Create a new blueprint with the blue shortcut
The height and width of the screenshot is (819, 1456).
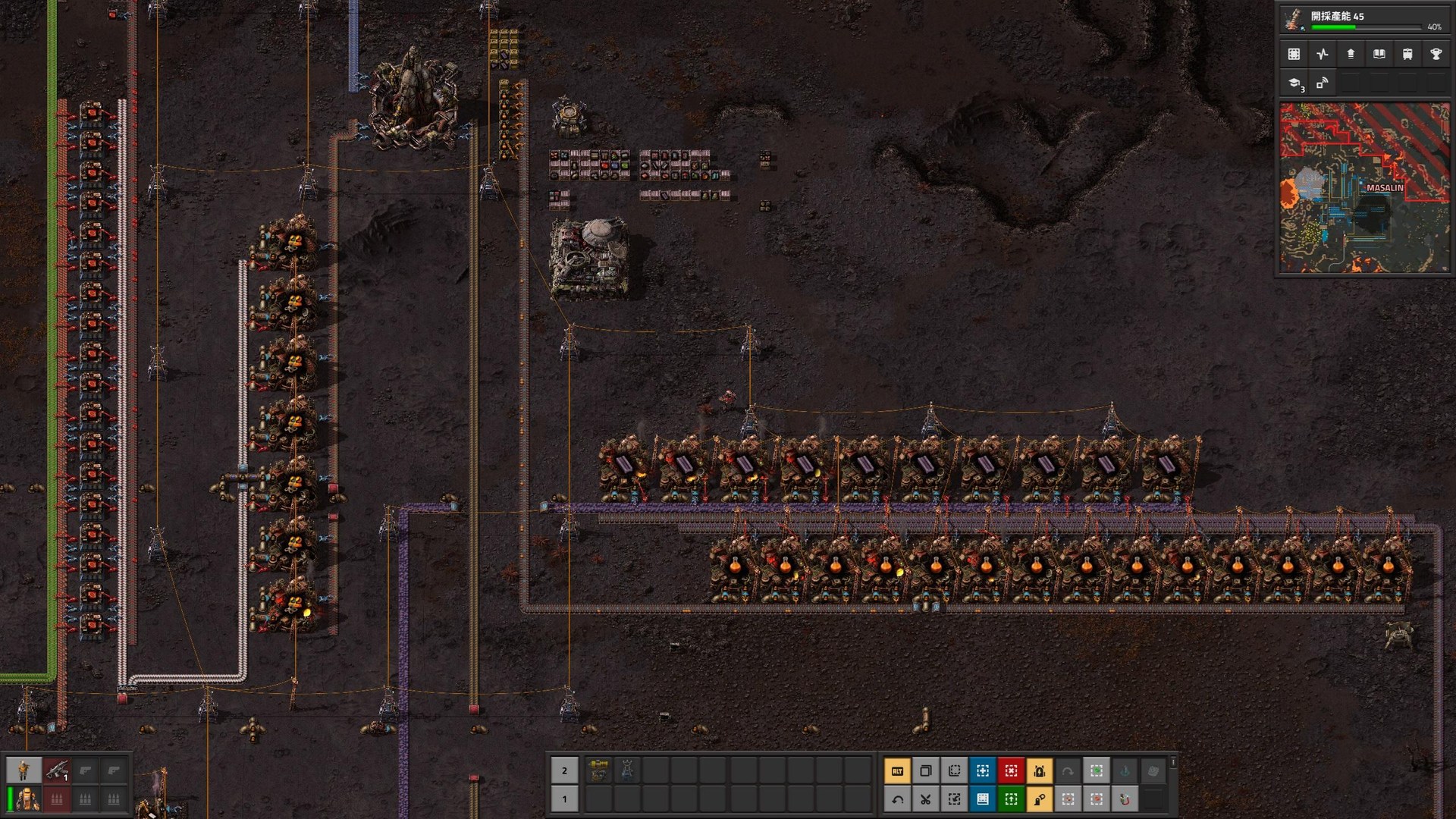982,770
